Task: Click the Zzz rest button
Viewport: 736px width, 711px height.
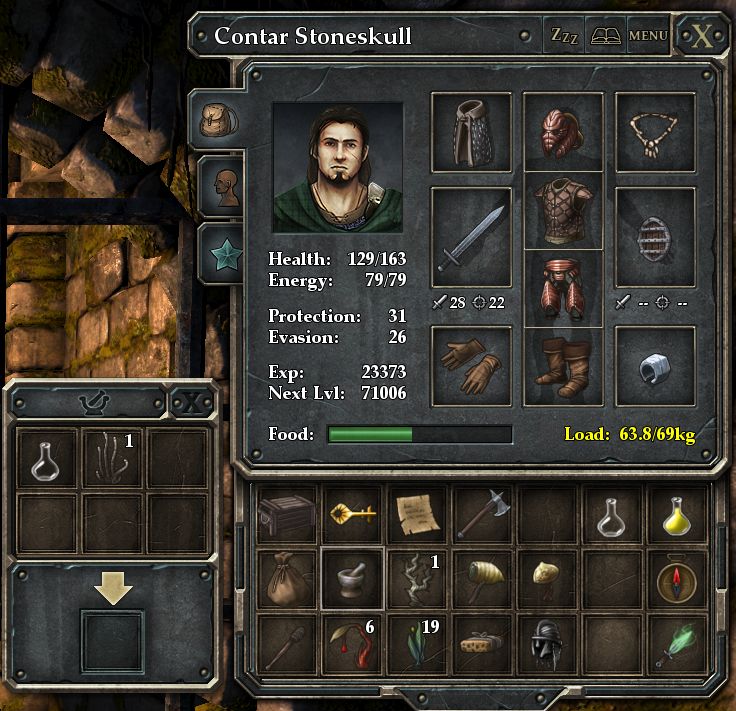Action: click(564, 36)
